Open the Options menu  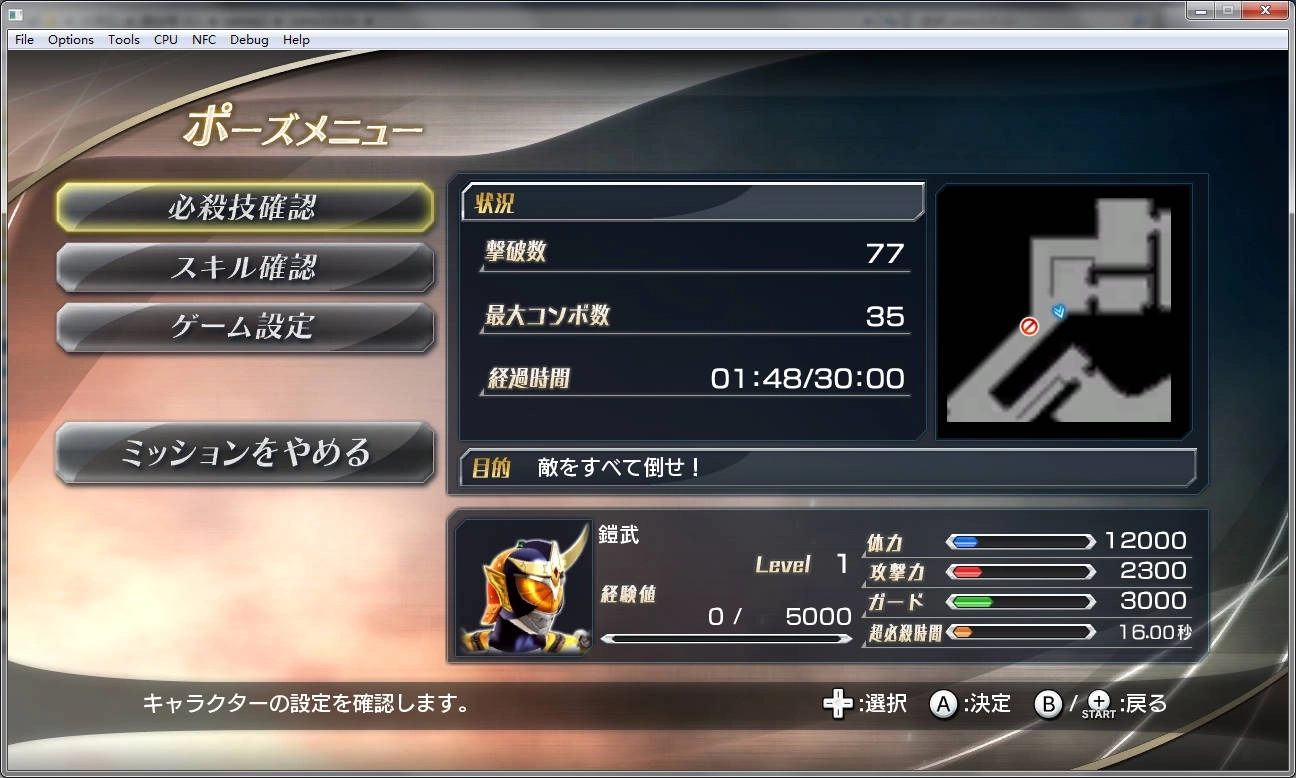point(70,39)
